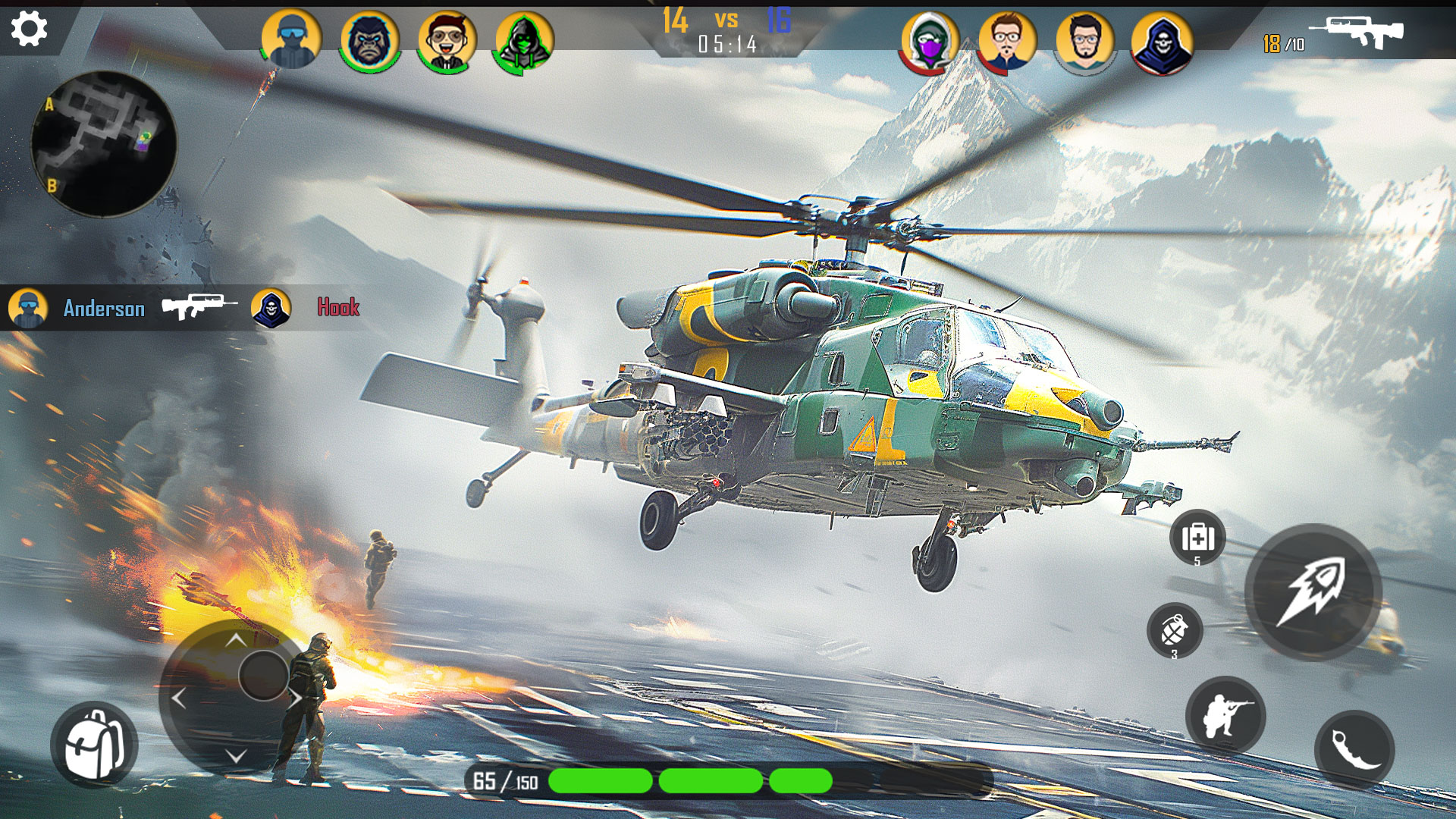The height and width of the screenshot is (819, 1456).
Task: Select the gorilla teammate avatar
Action: pos(370,40)
